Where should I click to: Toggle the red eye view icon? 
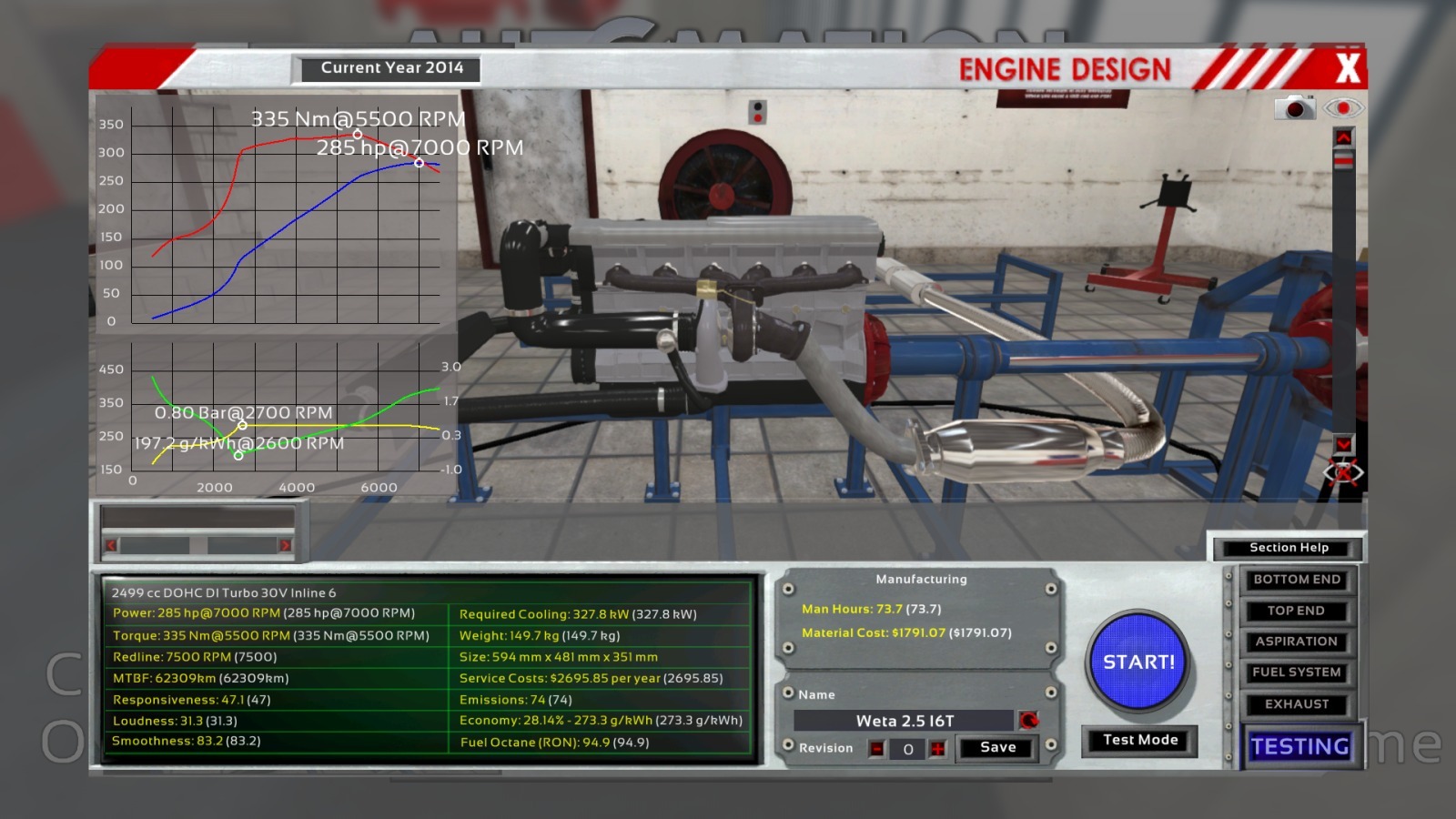tap(1343, 108)
